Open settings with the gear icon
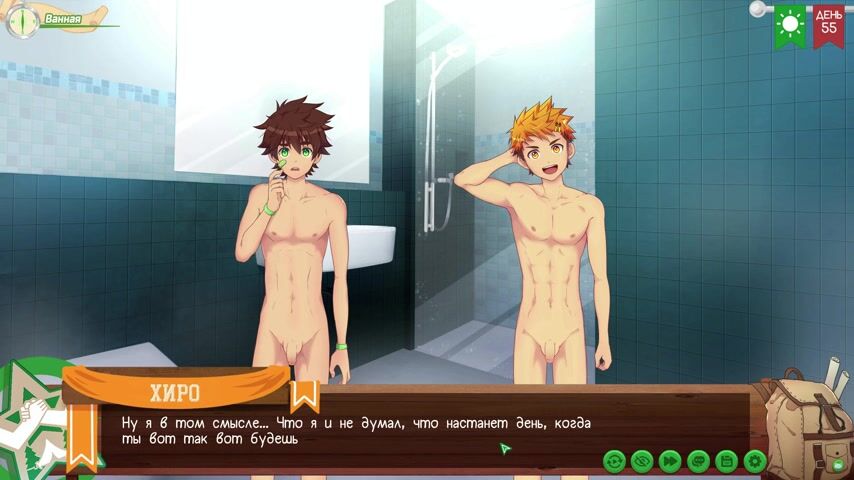This screenshot has width=854, height=480. [x=755, y=461]
